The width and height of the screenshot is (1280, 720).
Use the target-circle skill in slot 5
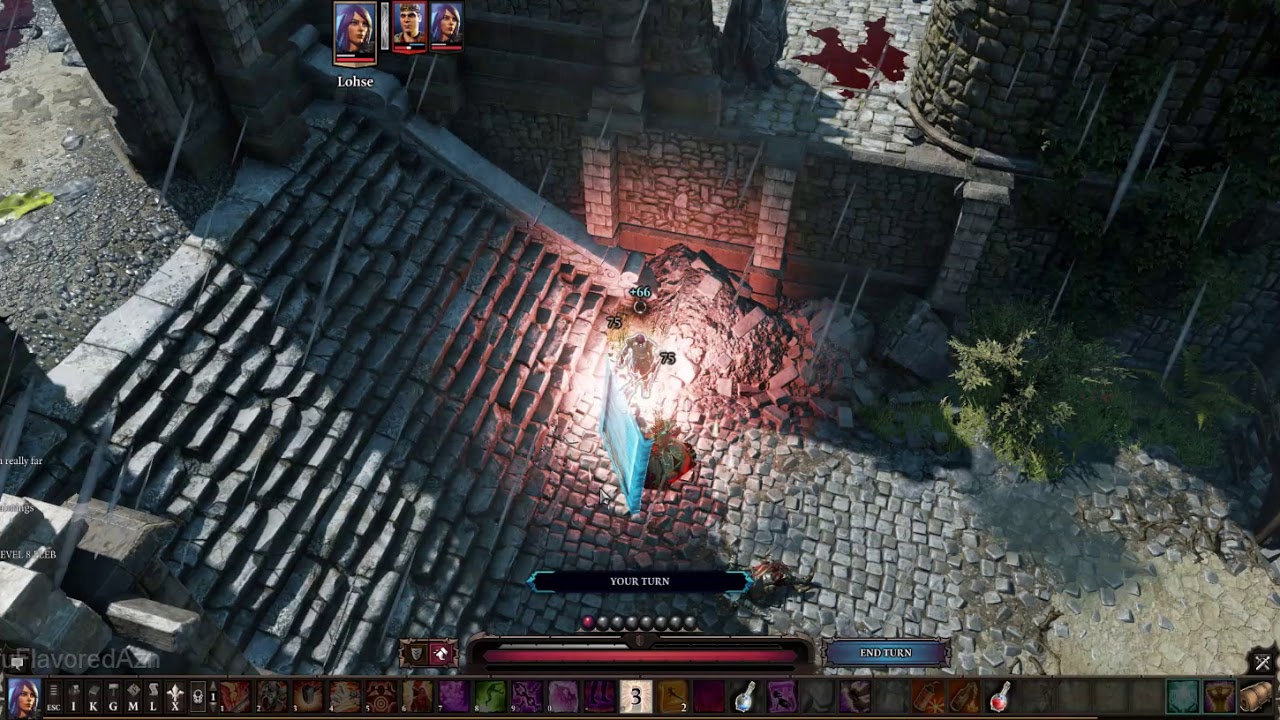pyautogui.click(x=379, y=696)
